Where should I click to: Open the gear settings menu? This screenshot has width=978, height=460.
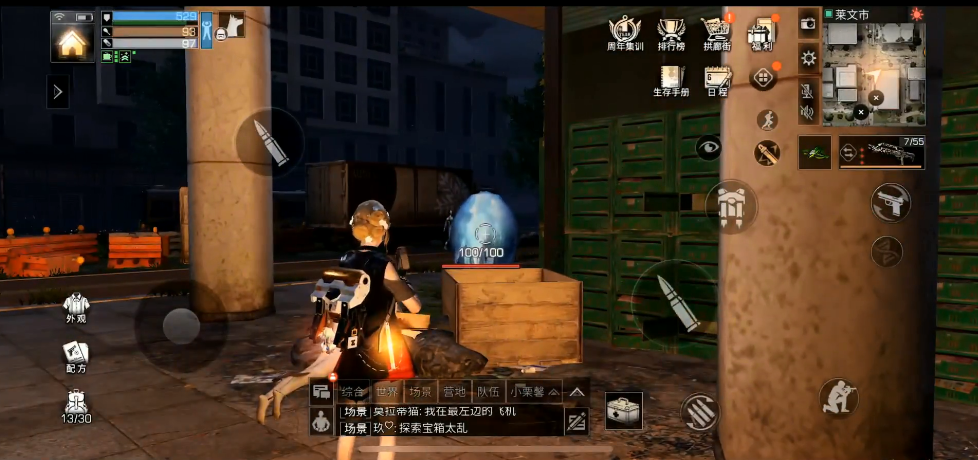[x=808, y=58]
